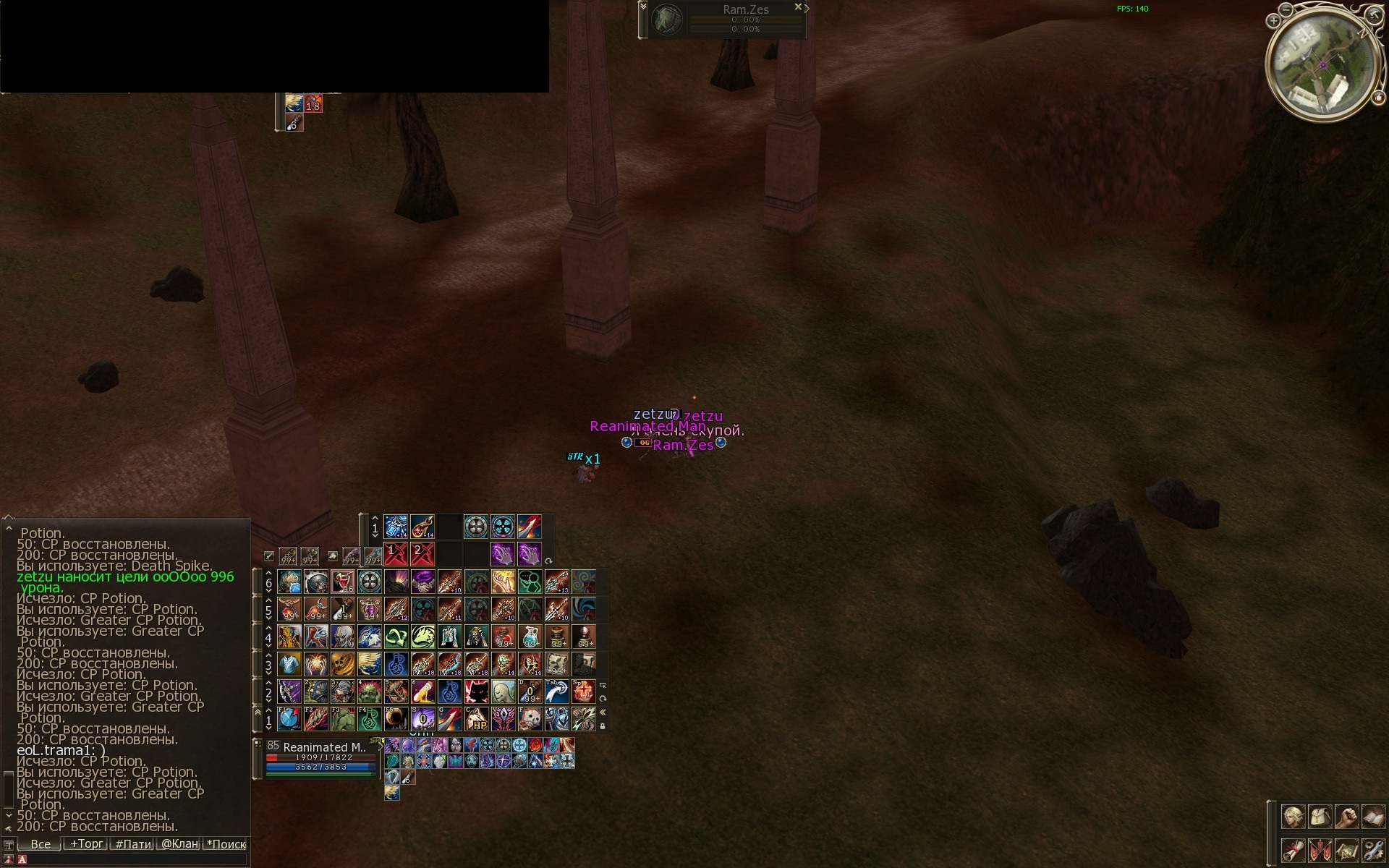Zoom in the minimap with plus button

pos(1273,21)
